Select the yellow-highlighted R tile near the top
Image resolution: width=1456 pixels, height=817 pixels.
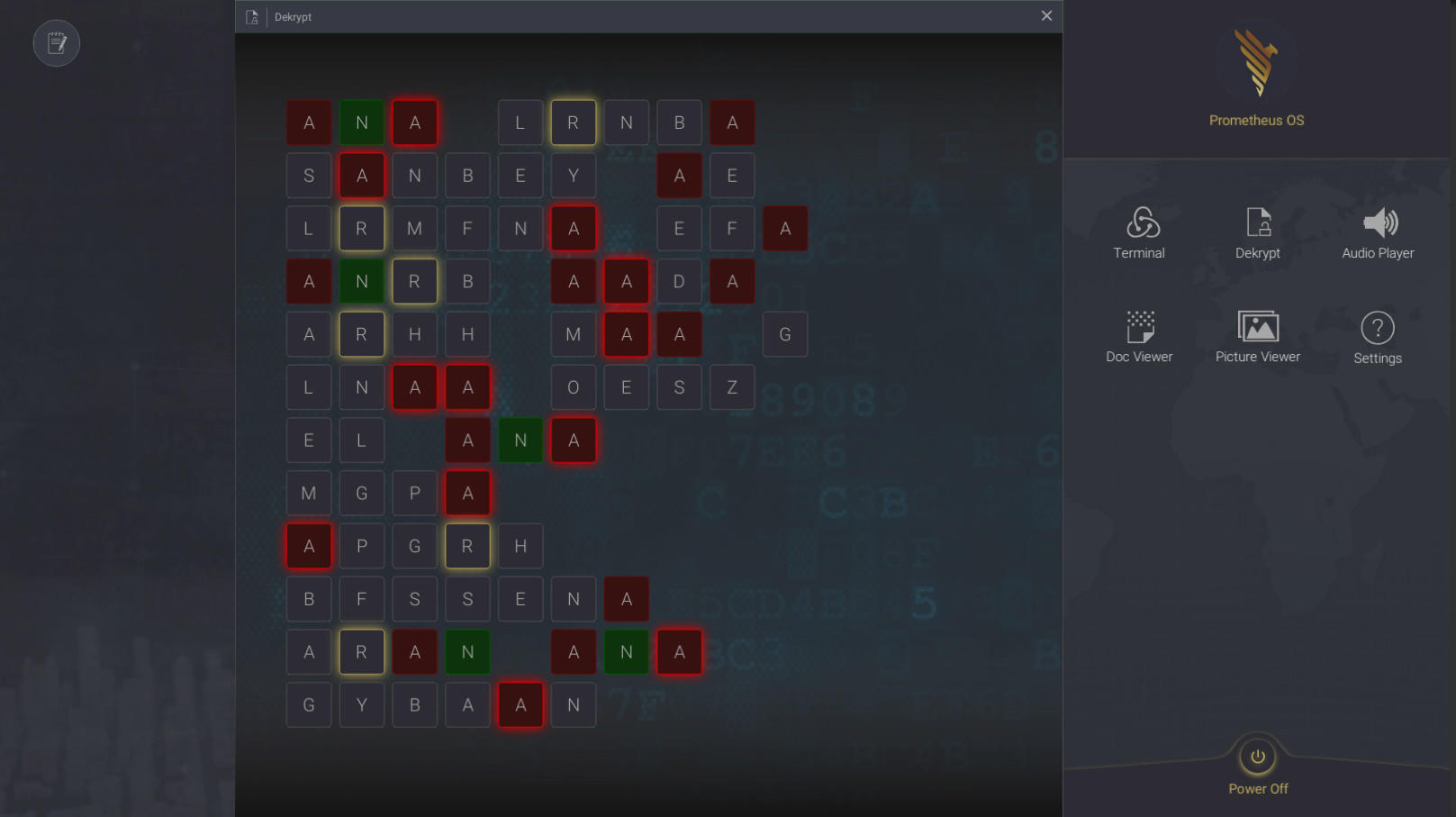574,122
